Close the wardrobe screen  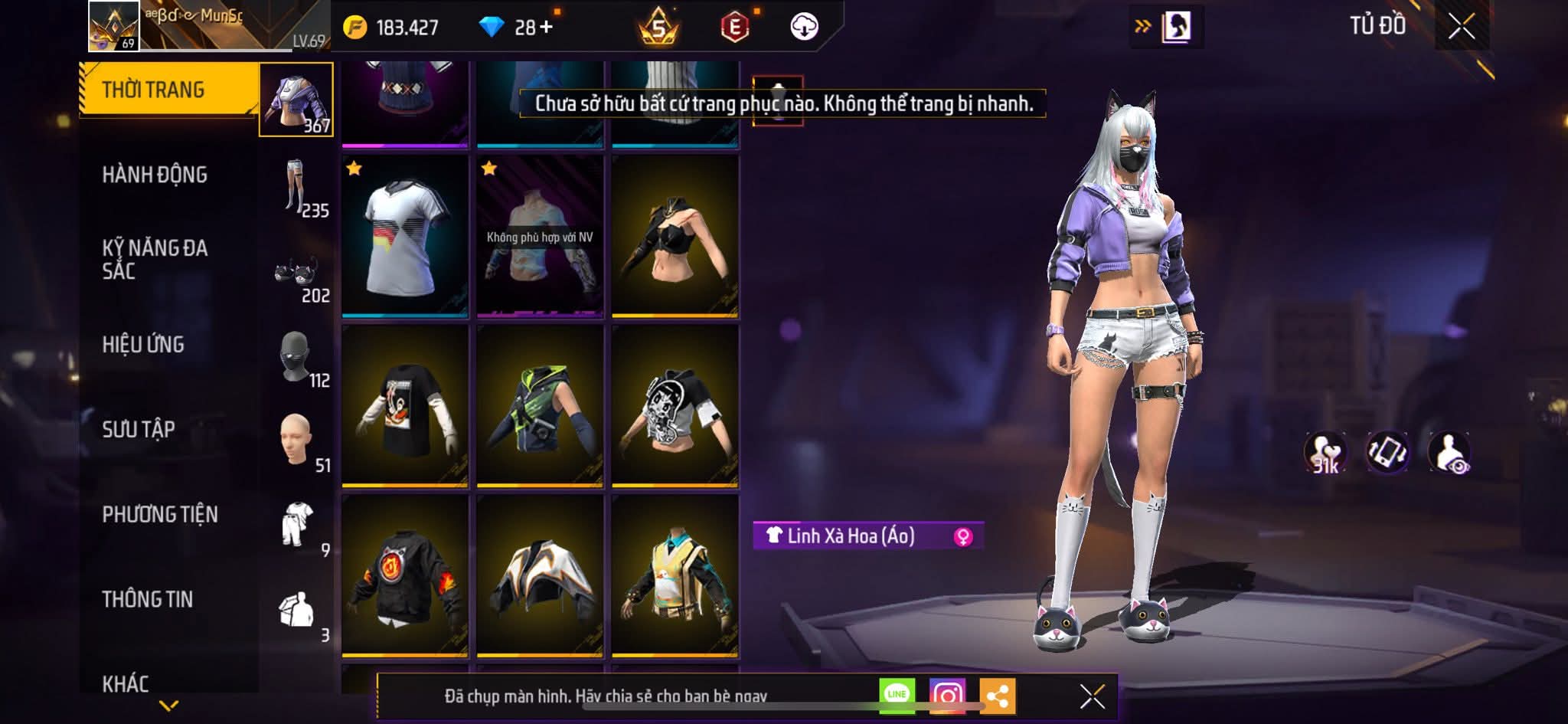(1461, 28)
